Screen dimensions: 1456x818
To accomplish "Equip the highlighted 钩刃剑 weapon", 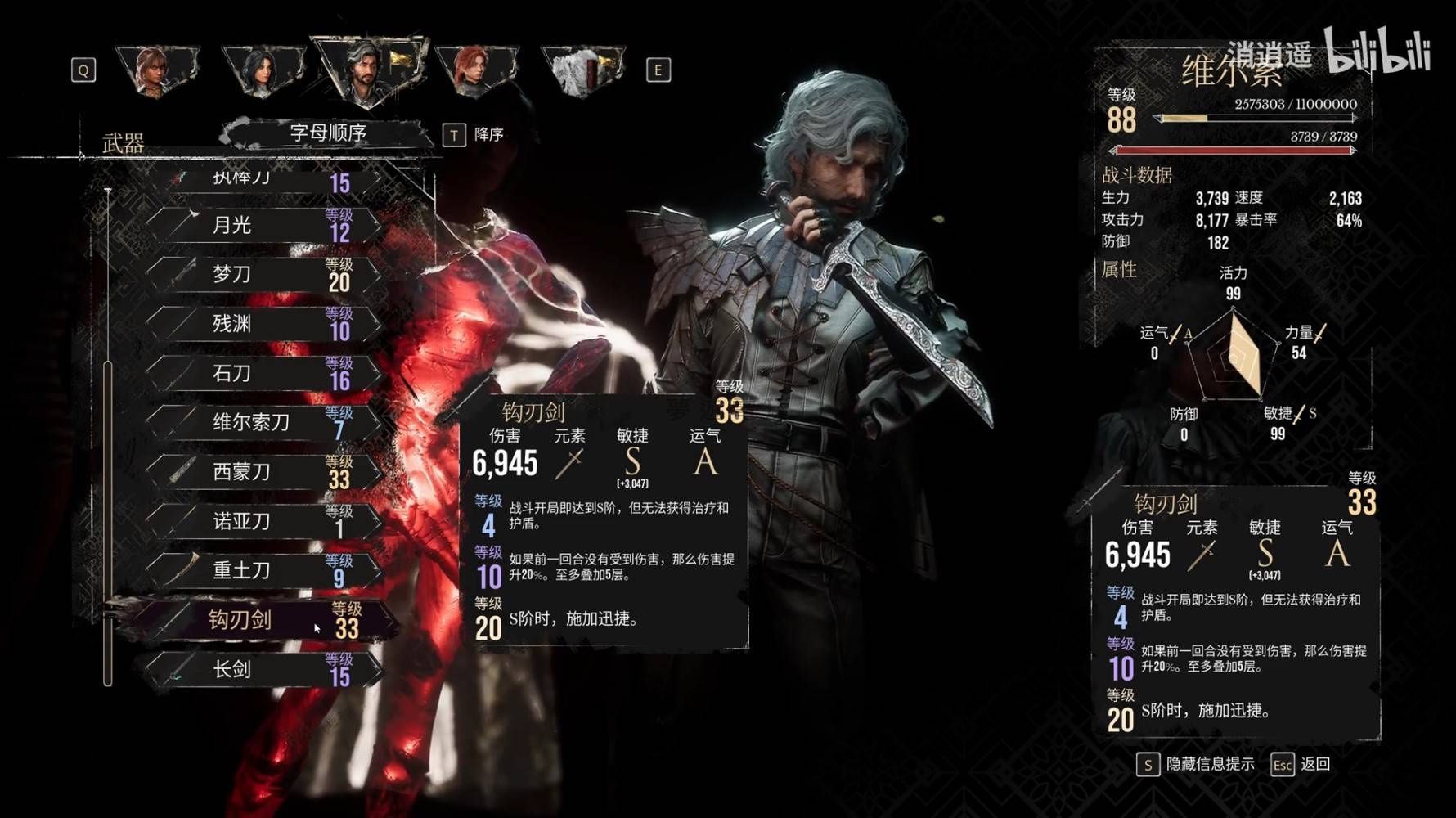I will tap(262, 620).
